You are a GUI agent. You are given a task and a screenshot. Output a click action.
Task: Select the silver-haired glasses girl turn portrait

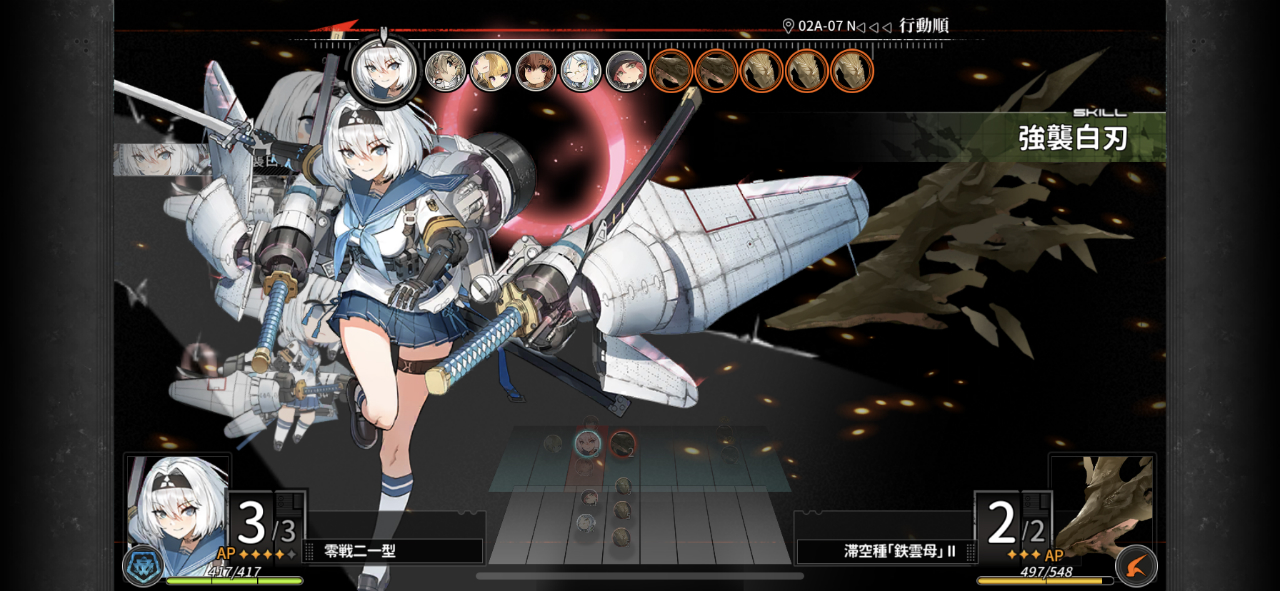(580, 71)
